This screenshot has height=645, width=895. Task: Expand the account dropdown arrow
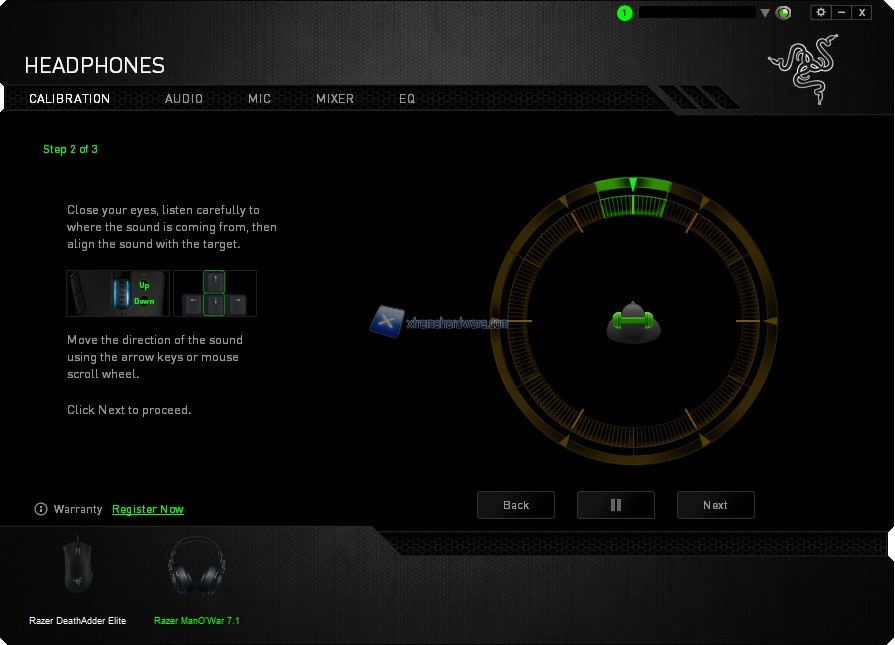click(x=765, y=13)
